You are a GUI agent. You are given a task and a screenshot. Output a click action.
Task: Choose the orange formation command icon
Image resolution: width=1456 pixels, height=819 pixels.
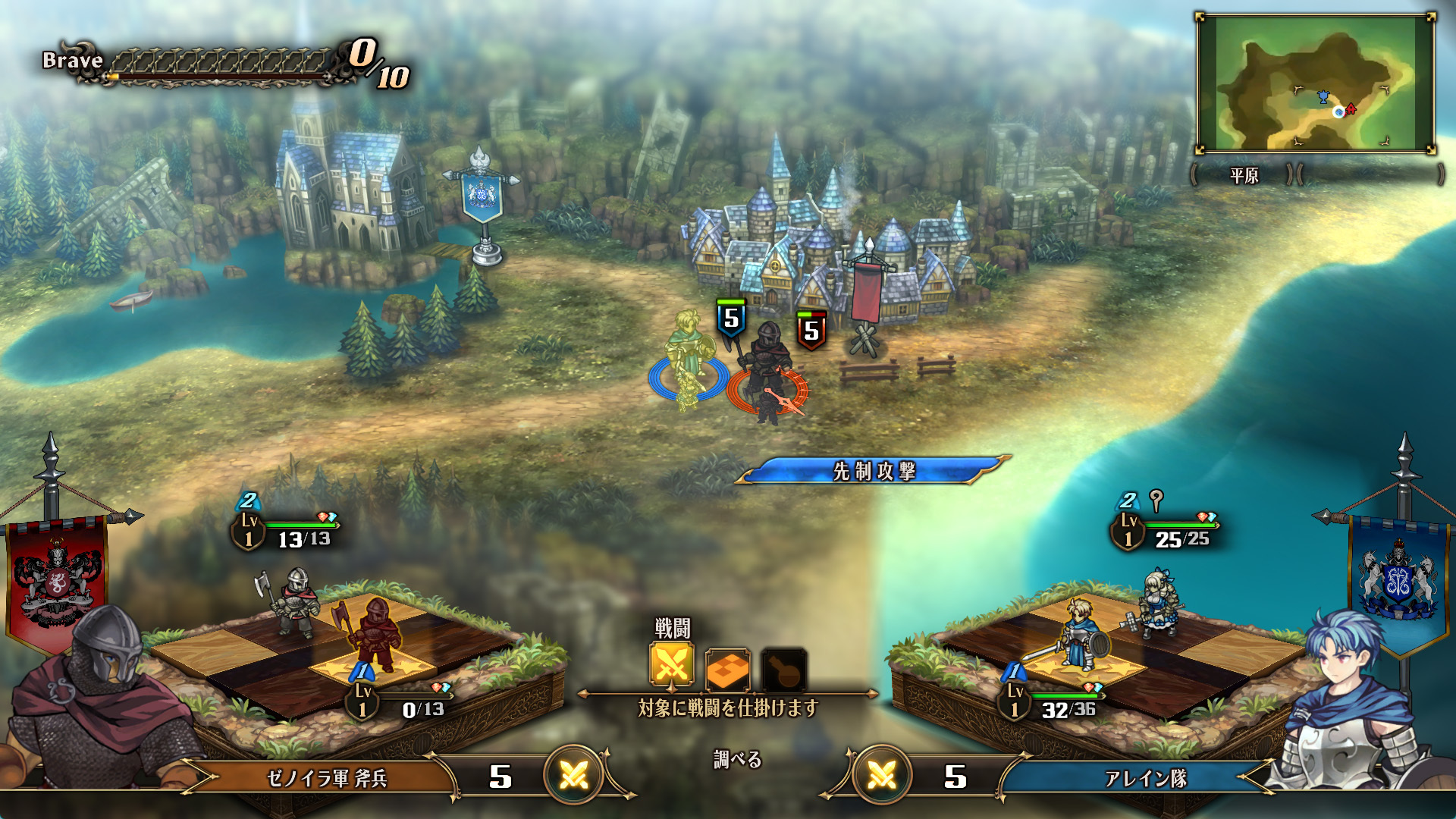pyautogui.click(x=727, y=669)
